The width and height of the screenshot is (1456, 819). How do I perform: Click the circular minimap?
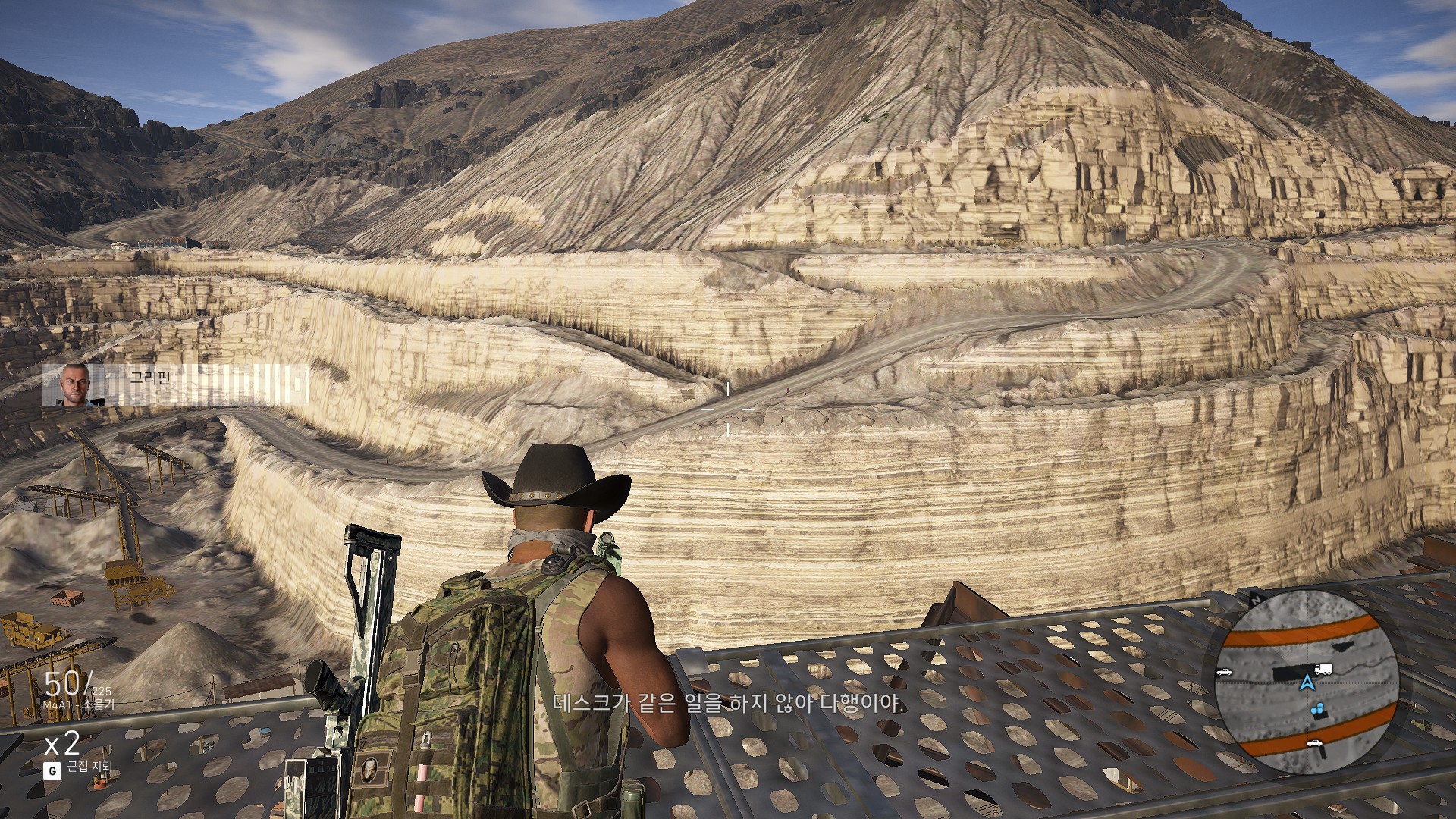1306,682
